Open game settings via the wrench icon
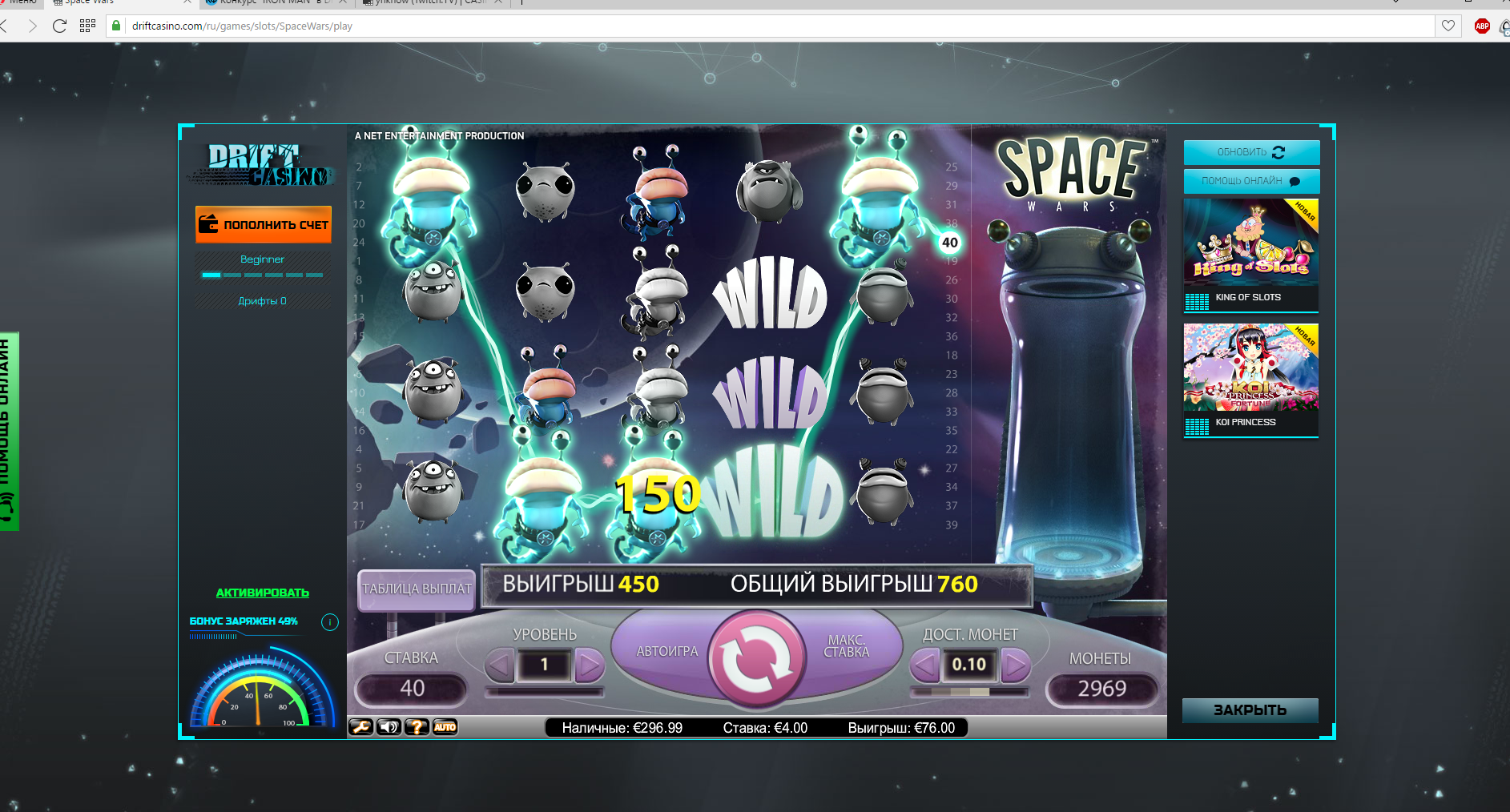This screenshot has width=1510, height=812. (x=361, y=727)
